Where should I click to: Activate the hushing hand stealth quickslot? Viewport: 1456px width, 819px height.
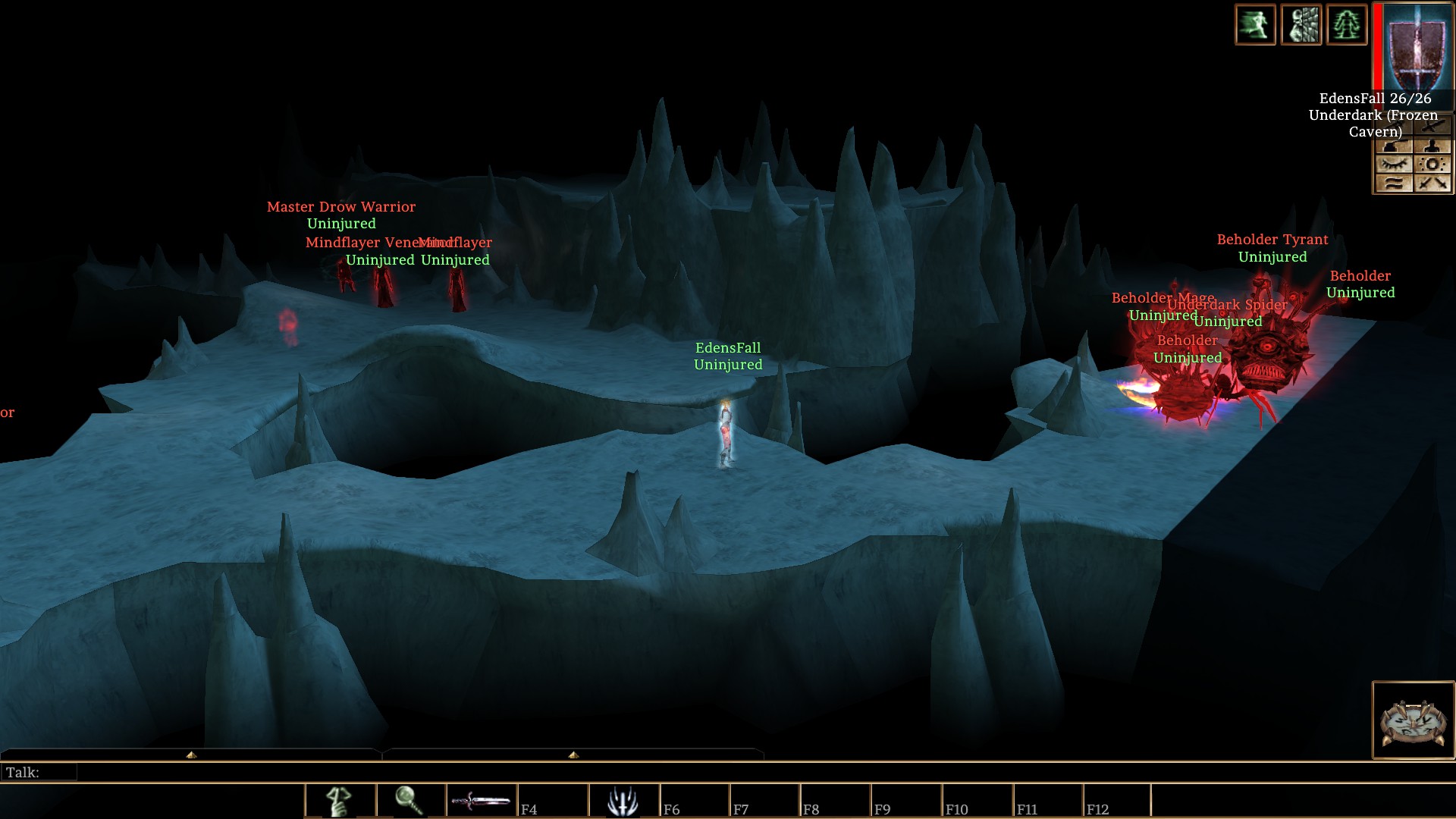pyautogui.click(x=340, y=801)
